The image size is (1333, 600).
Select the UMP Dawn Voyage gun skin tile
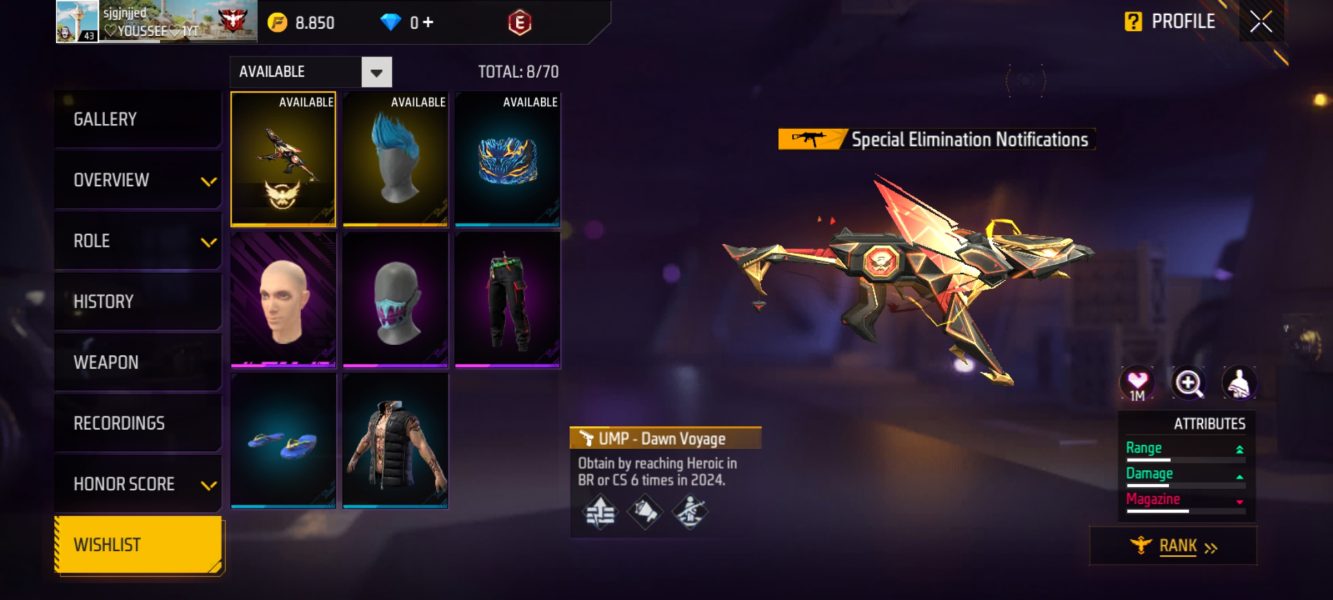tap(284, 159)
